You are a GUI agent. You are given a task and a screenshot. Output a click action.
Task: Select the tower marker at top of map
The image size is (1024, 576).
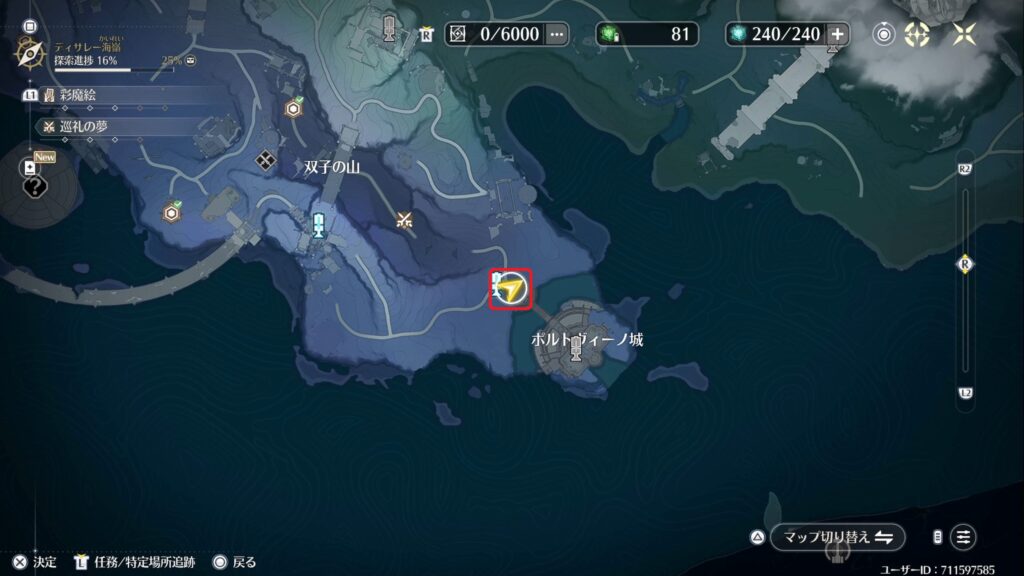point(389,26)
